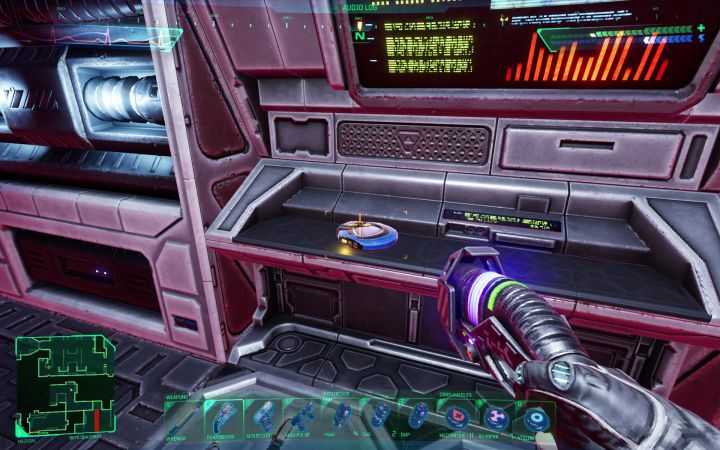Activate the Berserk patch slot
This screenshot has height=450, width=720.
(x=496, y=416)
